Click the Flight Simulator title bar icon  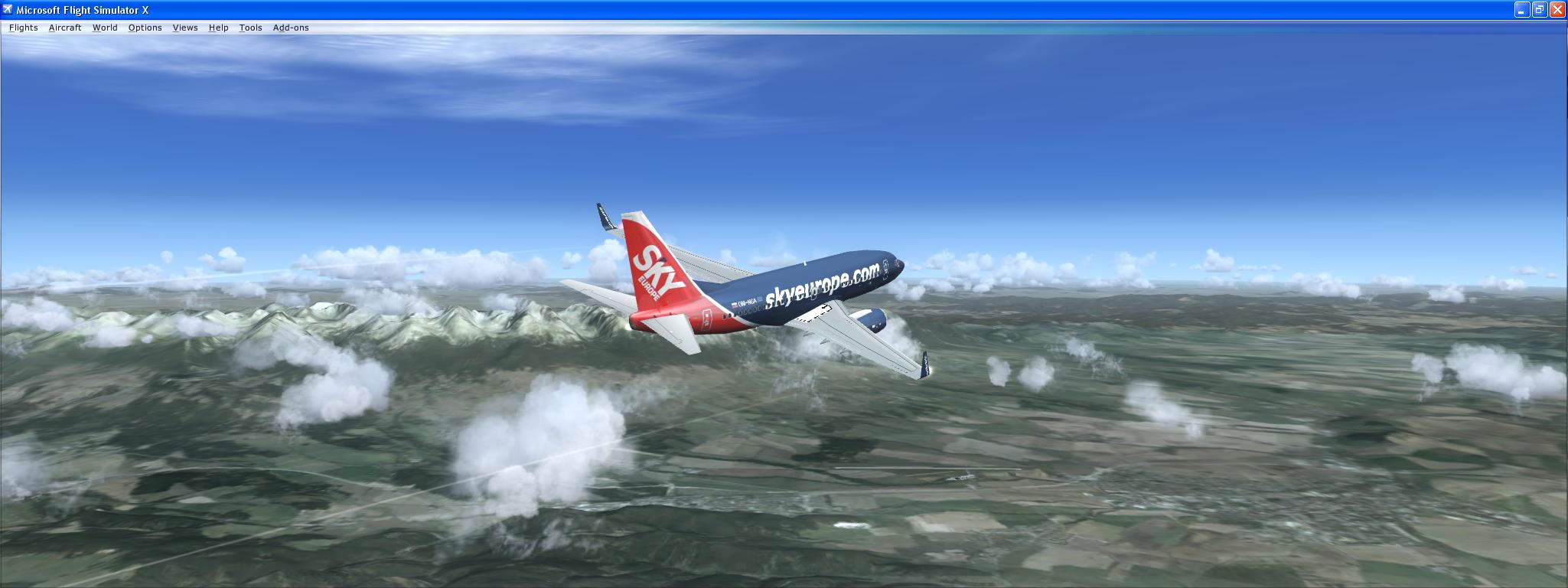[x=8, y=10]
